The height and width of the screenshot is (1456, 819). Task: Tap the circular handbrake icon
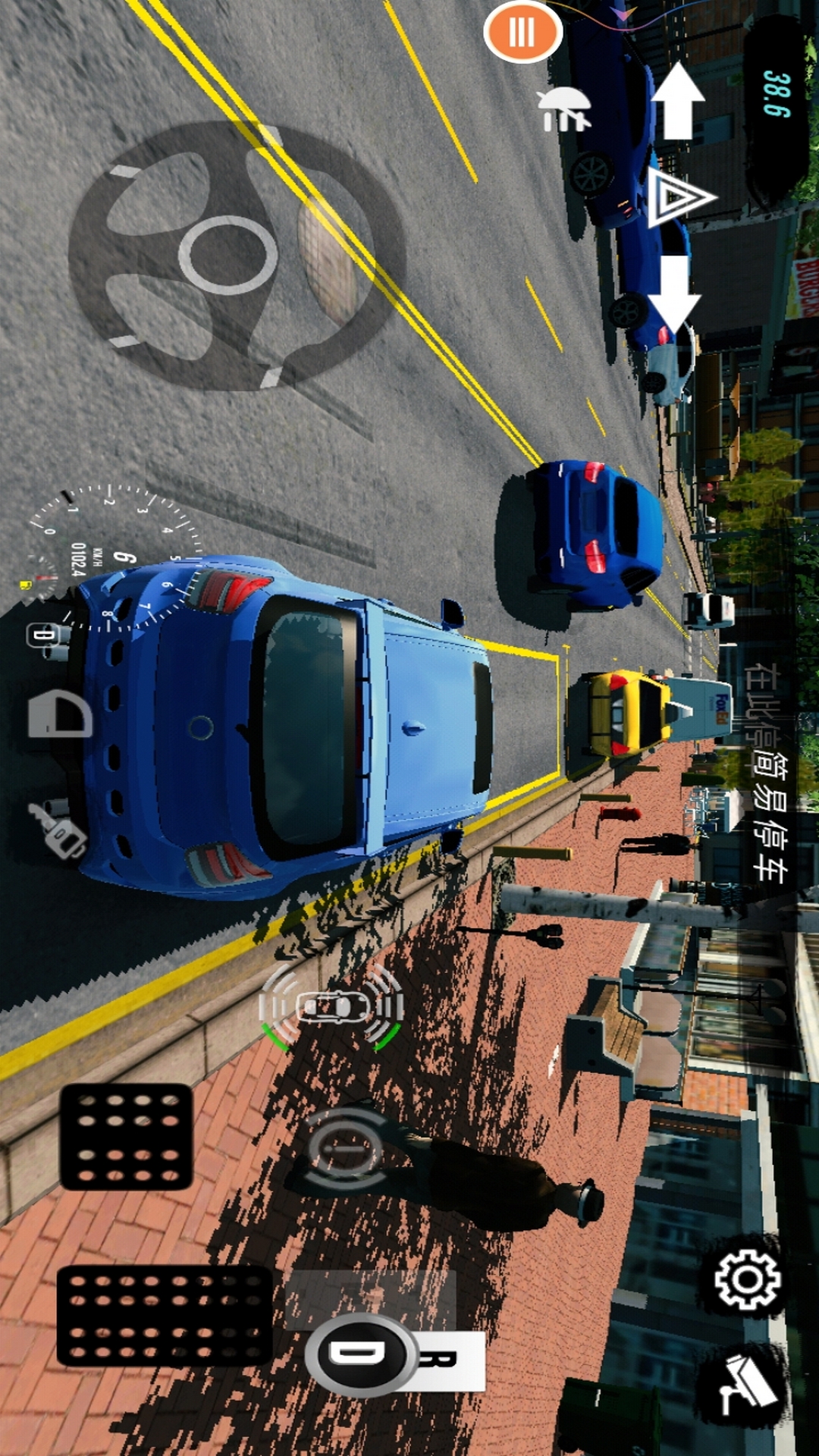[x=344, y=1148]
